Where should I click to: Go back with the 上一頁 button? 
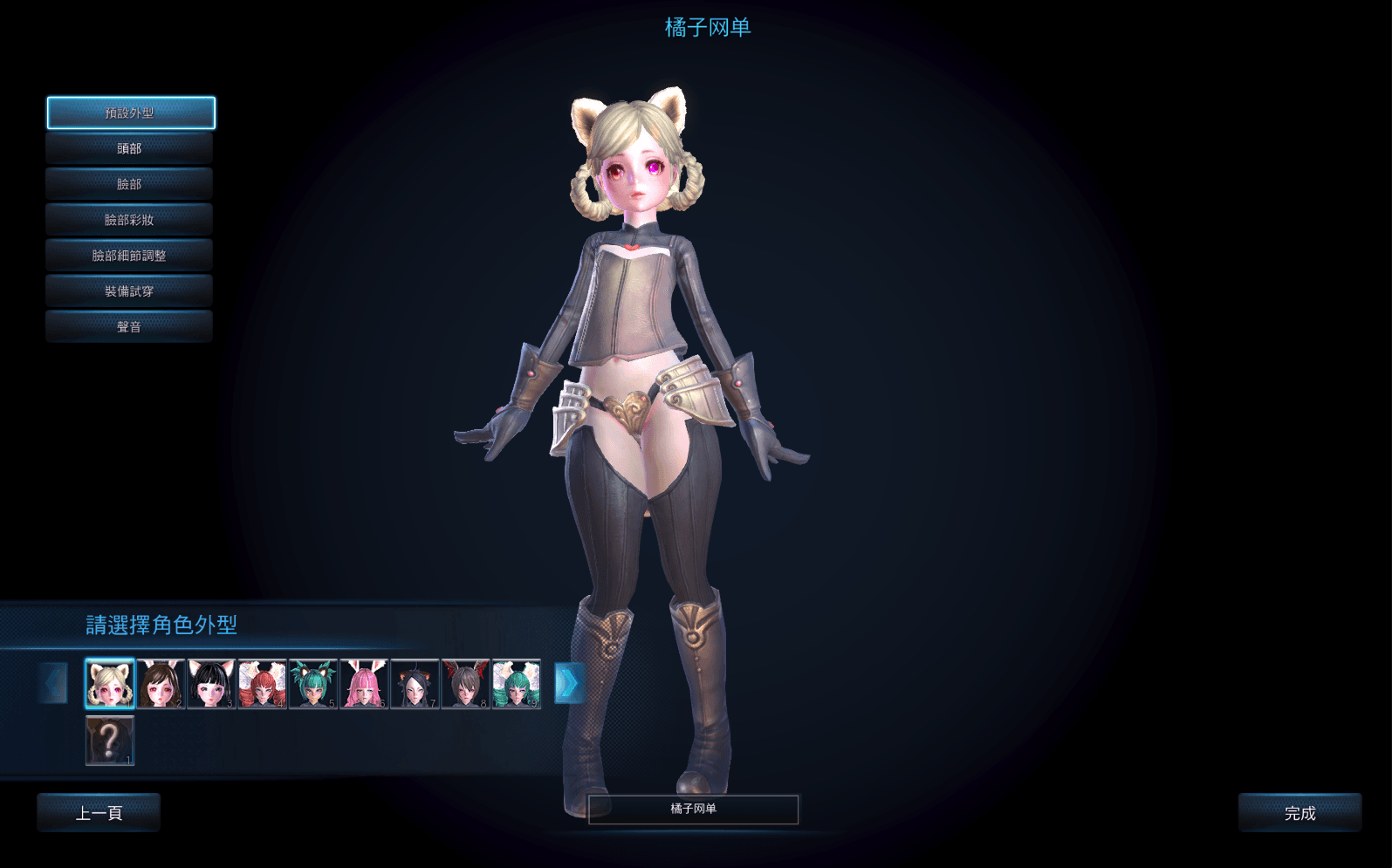99,813
